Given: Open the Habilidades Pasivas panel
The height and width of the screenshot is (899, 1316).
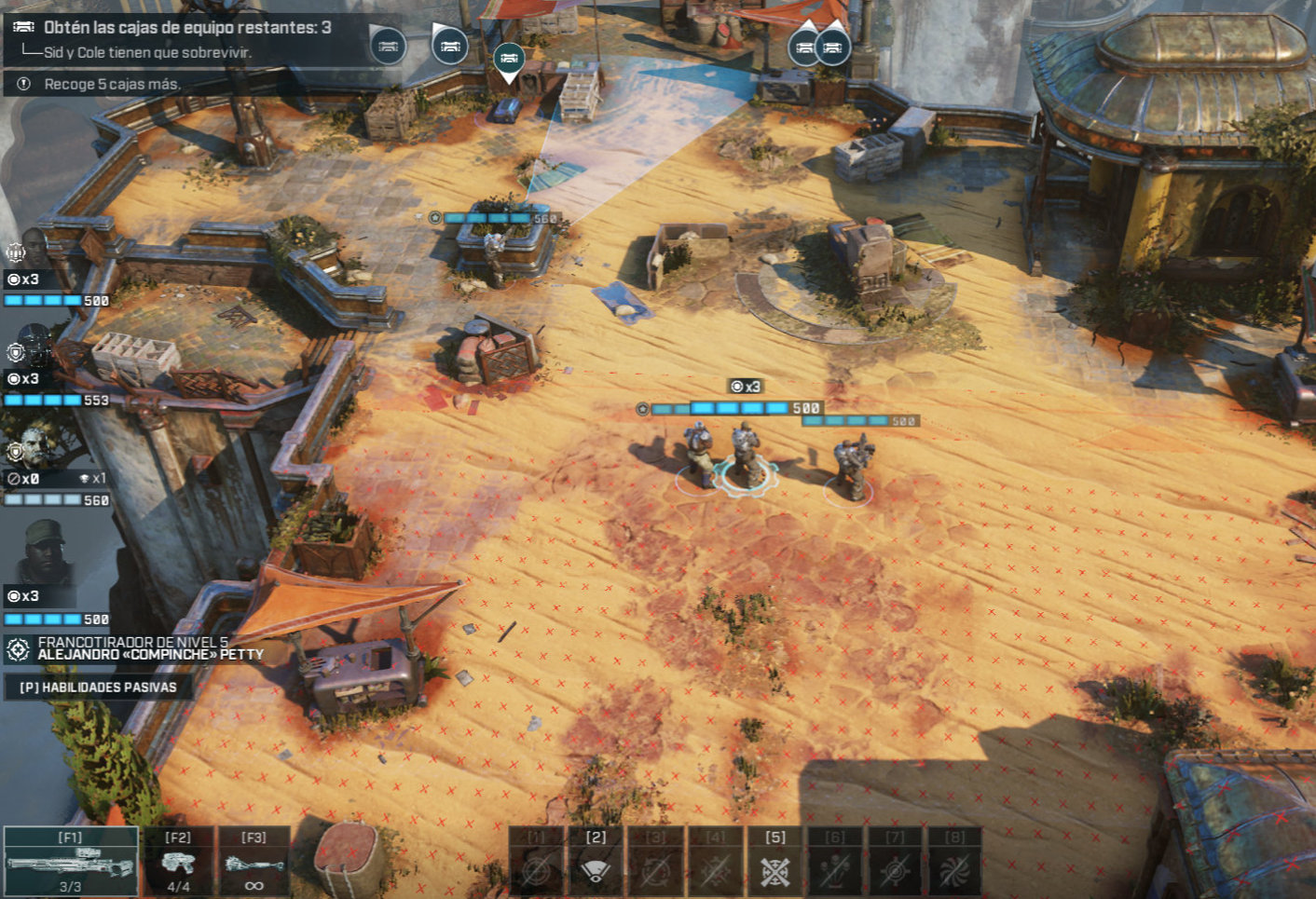Looking at the screenshot, I should (98, 688).
